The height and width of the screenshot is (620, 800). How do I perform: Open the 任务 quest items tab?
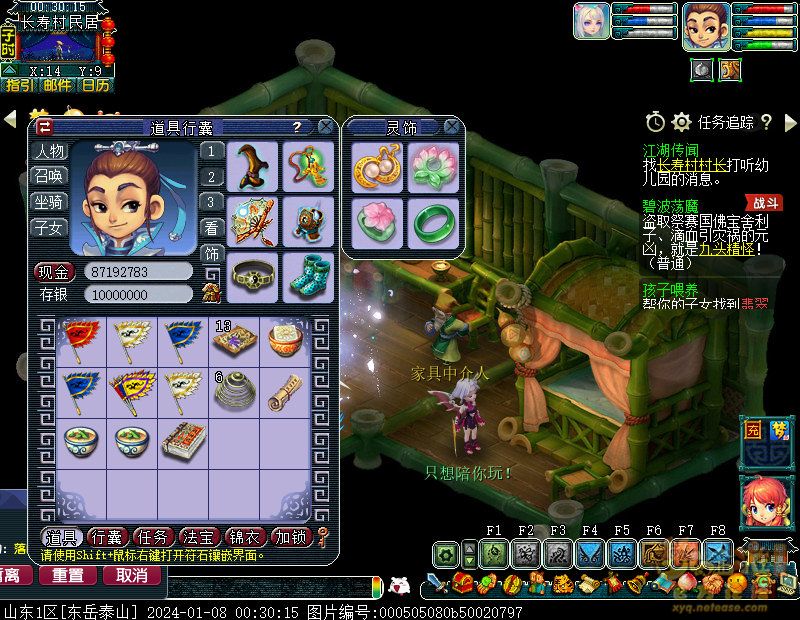tap(155, 537)
